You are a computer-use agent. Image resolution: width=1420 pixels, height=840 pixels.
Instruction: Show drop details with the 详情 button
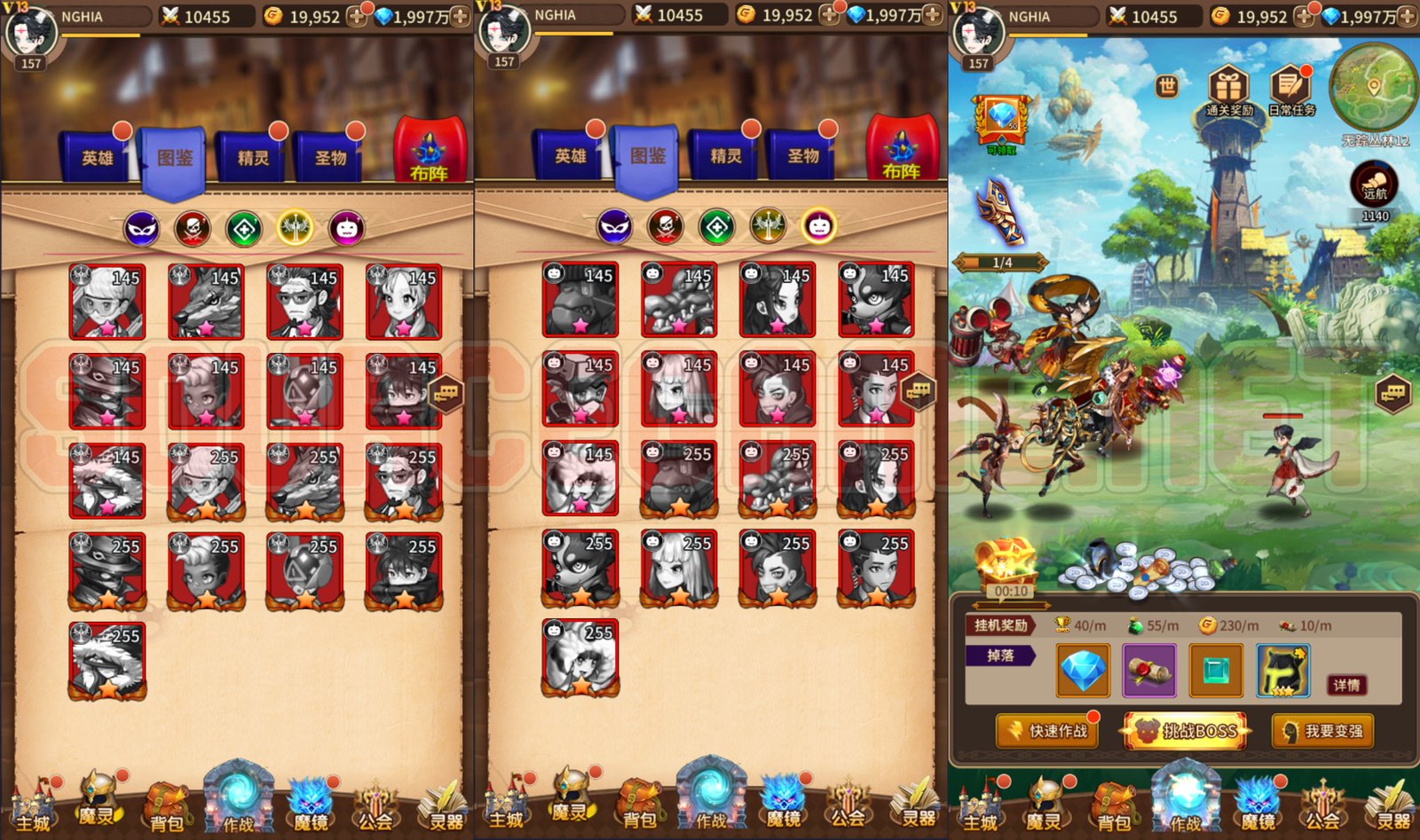point(1345,685)
